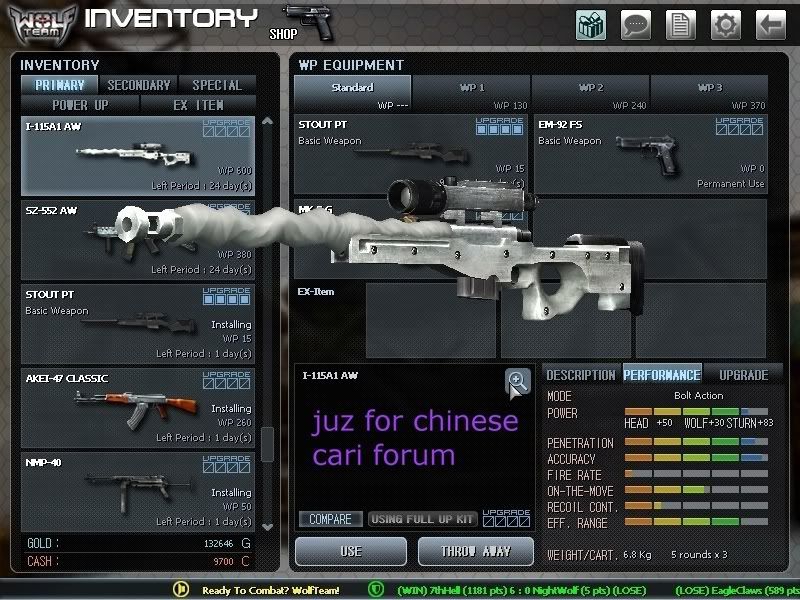Open the Description tab
Image resolution: width=800 pixels, height=600 pixels.
pos(580,375)
